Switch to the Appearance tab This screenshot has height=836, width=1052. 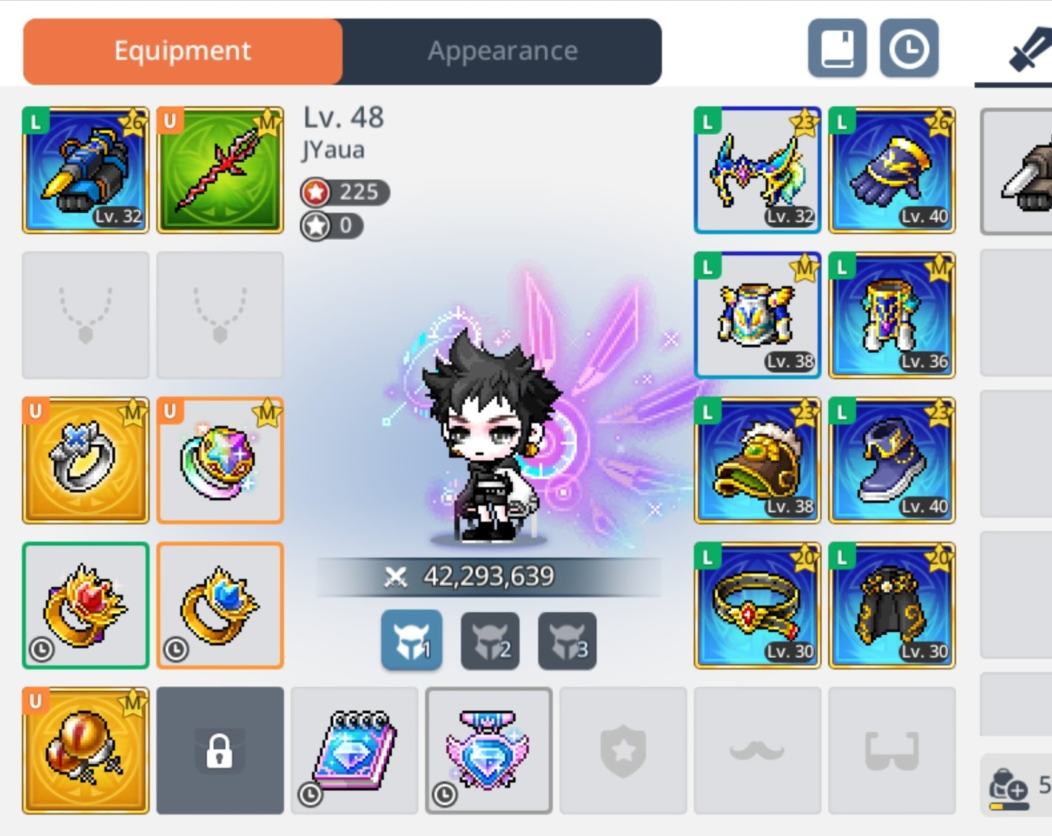pyautogui.click(x=502, y=51)
